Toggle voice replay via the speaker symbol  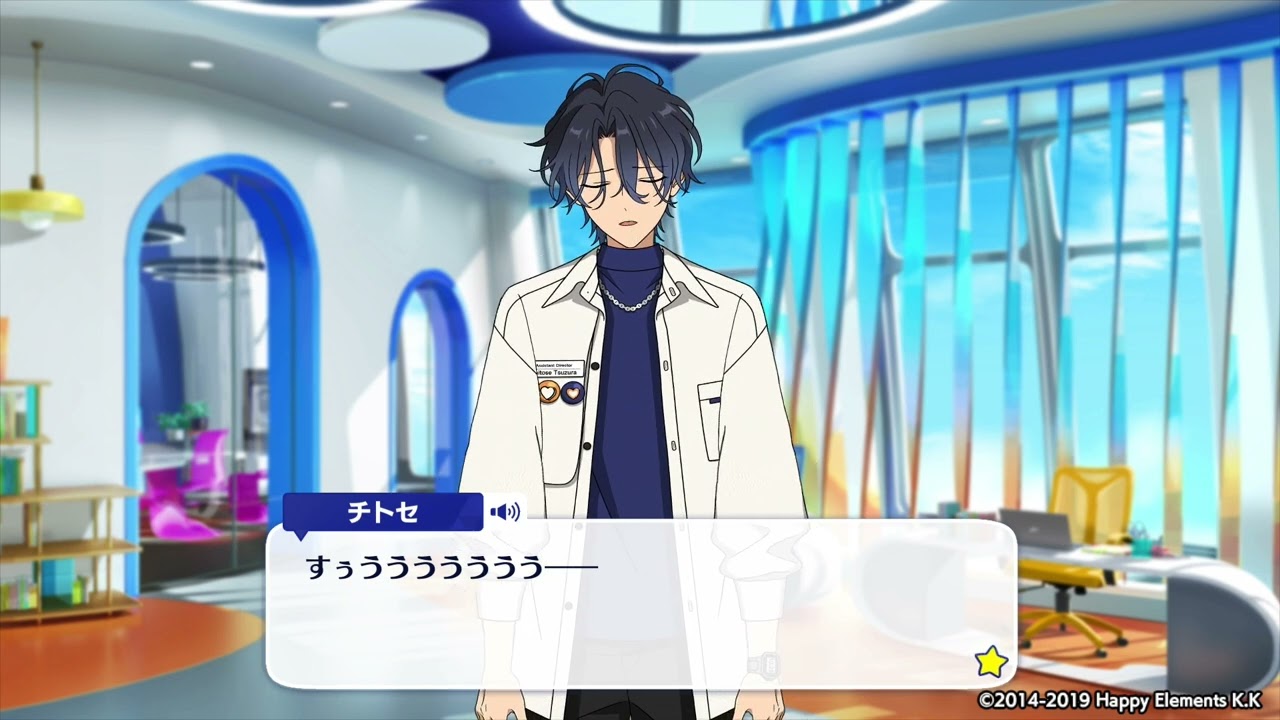tap(505, 511)
